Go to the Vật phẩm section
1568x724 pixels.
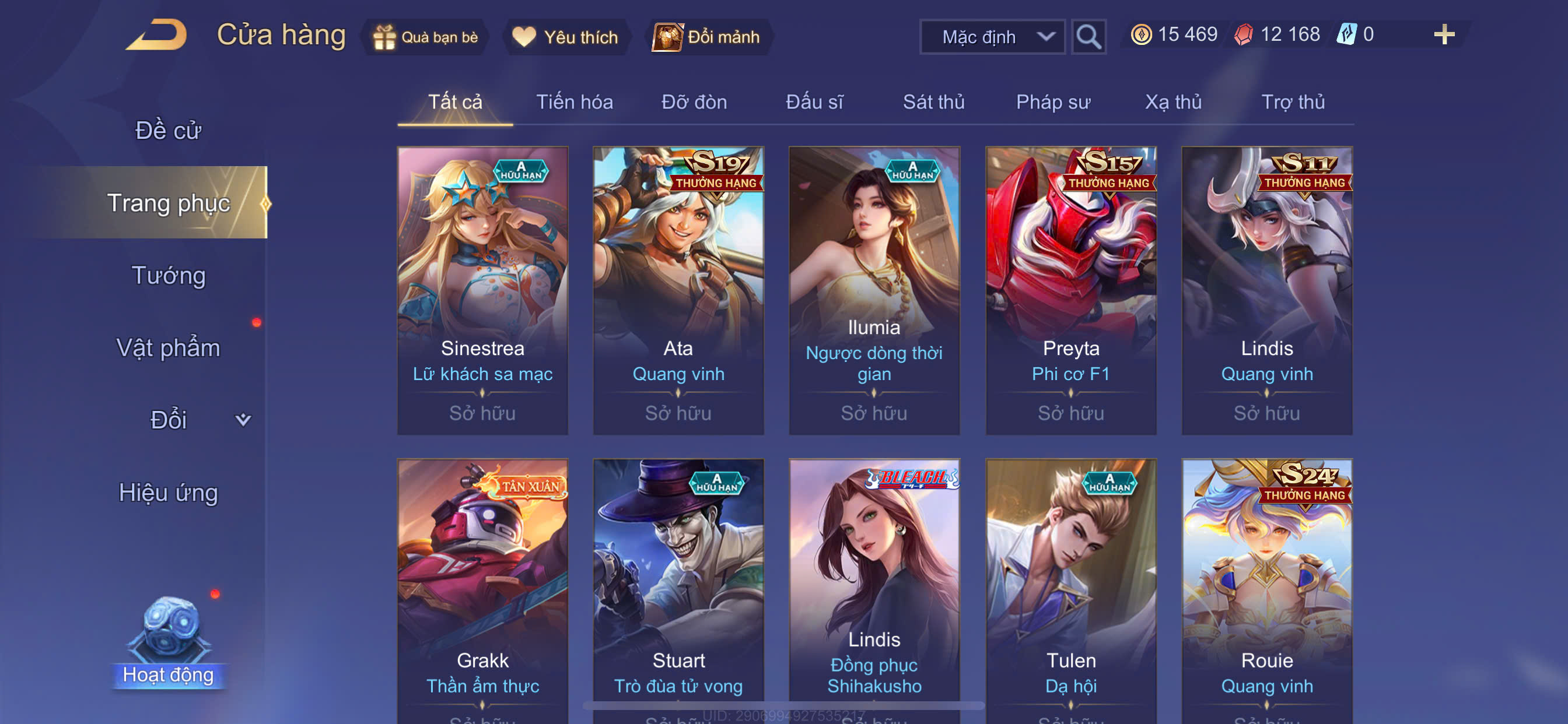tap(168, 347)
